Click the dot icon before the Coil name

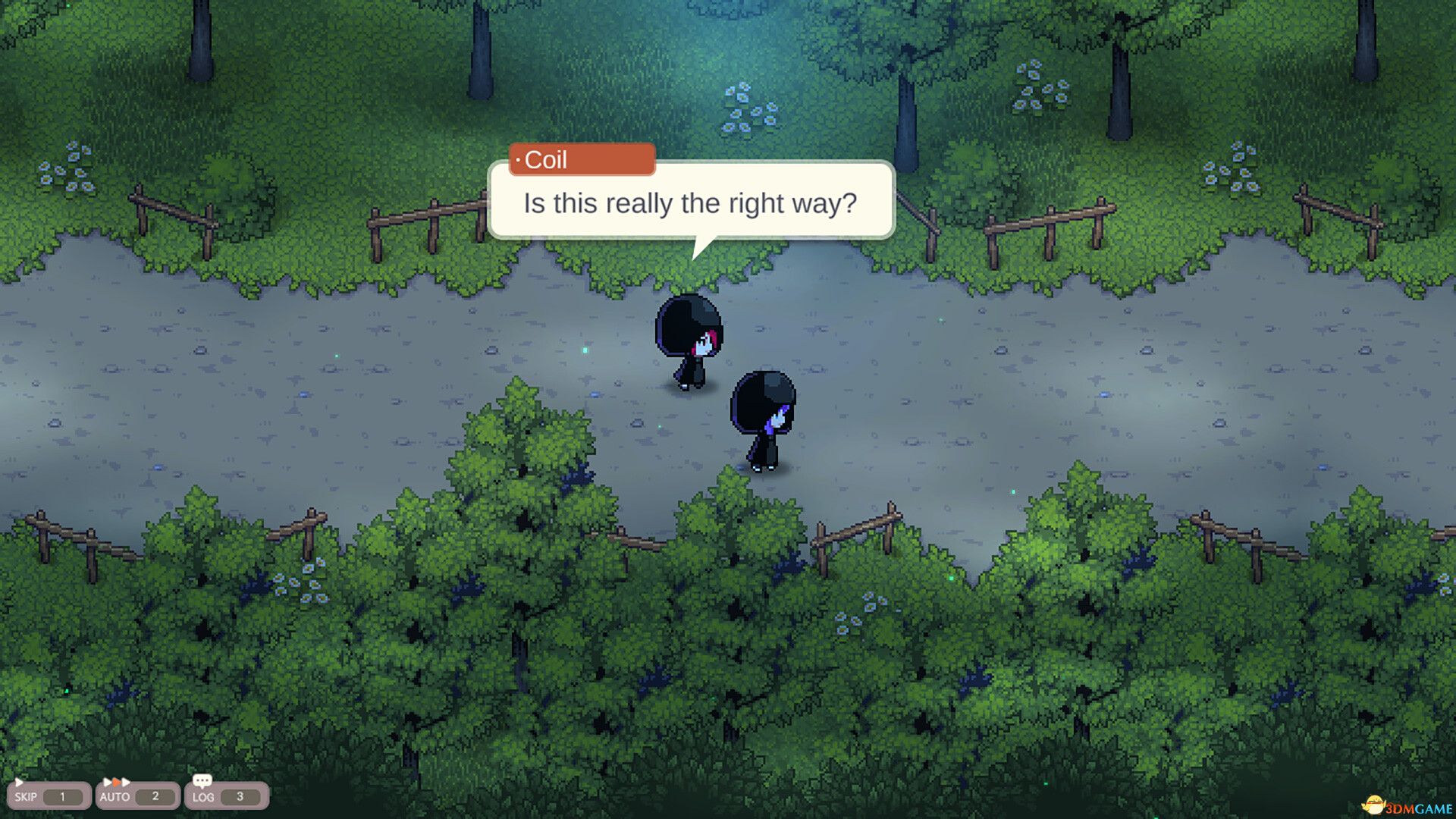(518, 160)
